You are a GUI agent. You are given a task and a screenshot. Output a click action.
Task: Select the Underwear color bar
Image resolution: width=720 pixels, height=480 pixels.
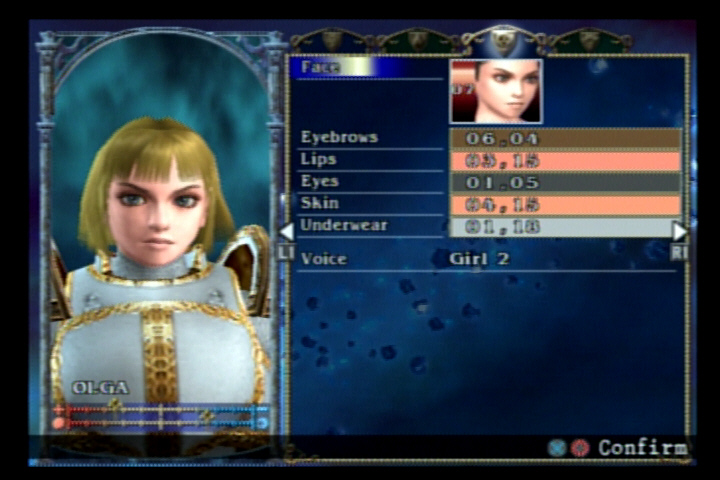(565, 227)
